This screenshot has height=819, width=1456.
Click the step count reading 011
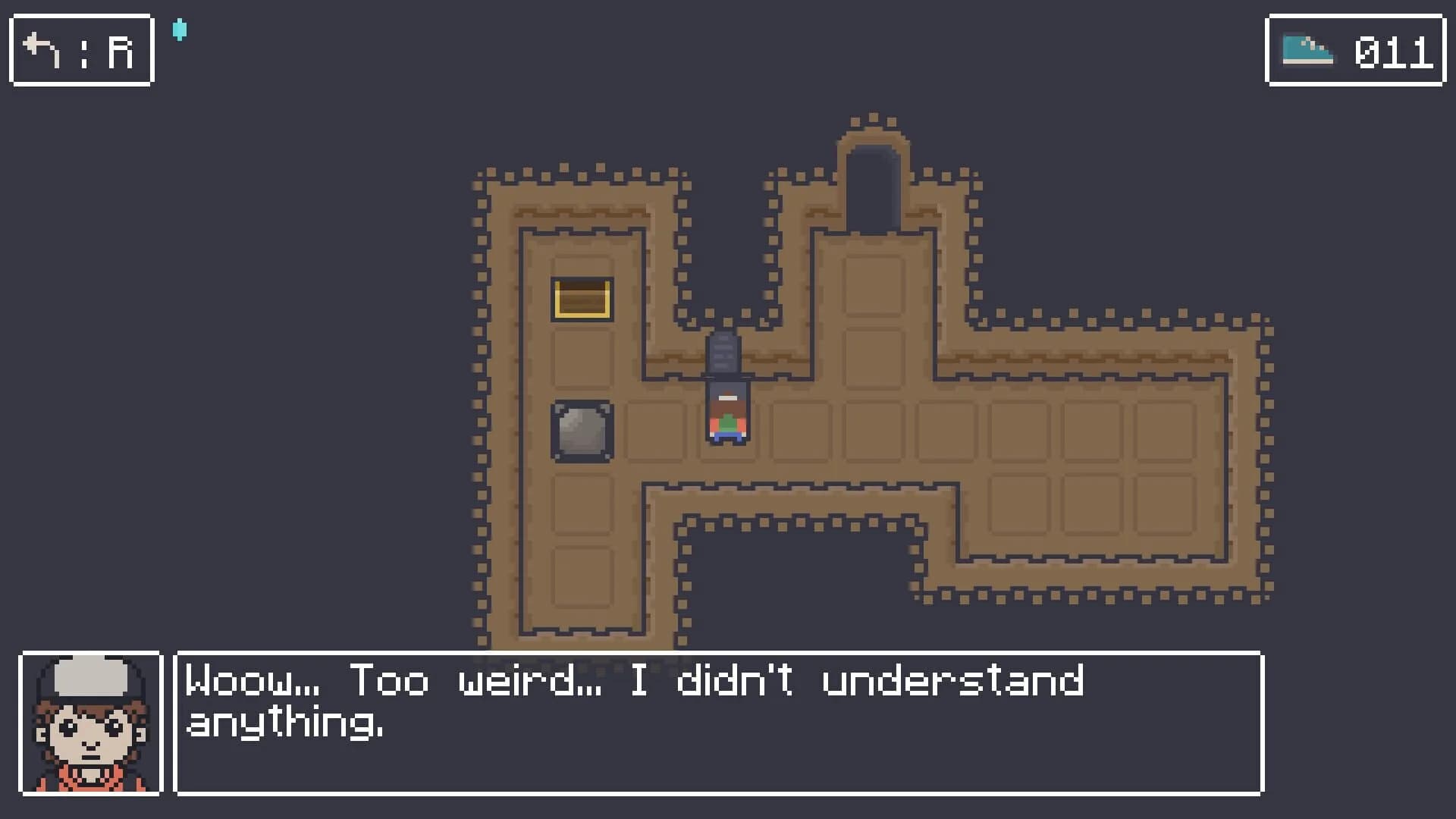tap(1394, 52)
